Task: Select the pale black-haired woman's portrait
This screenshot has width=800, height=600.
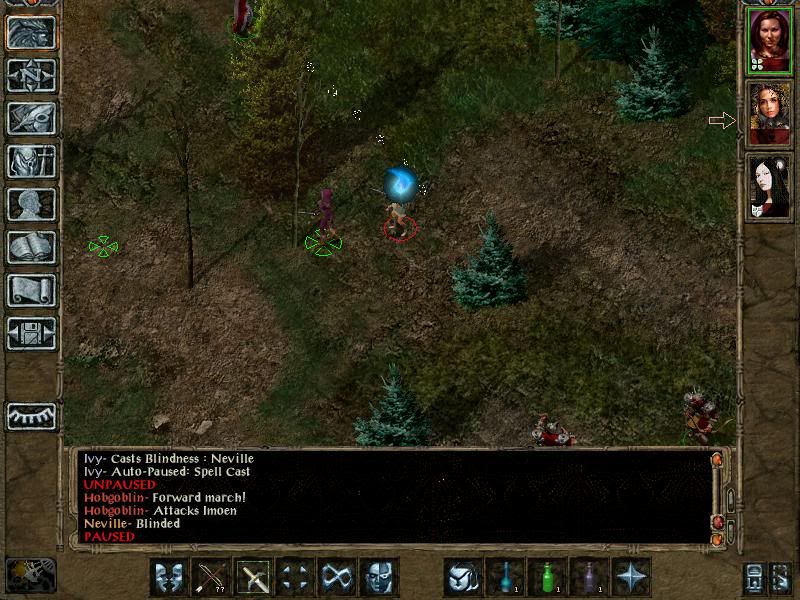Action: tap(769, 187)
